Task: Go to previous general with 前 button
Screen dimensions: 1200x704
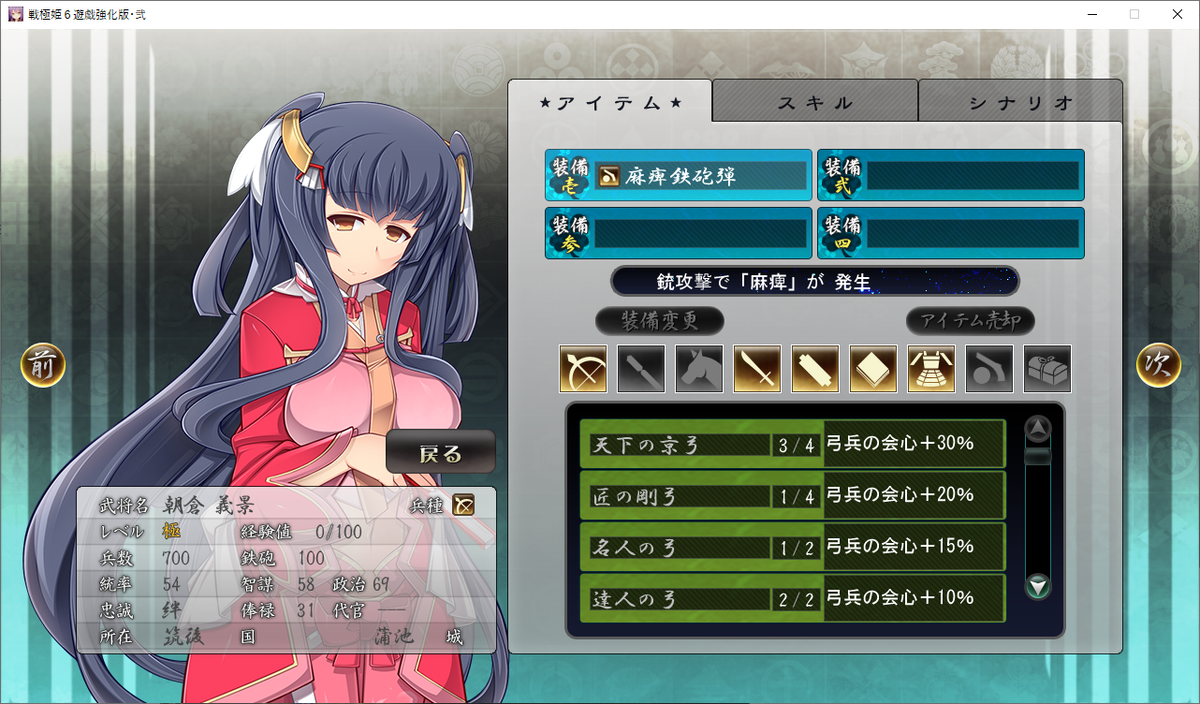Action: (x=43, y=366)
